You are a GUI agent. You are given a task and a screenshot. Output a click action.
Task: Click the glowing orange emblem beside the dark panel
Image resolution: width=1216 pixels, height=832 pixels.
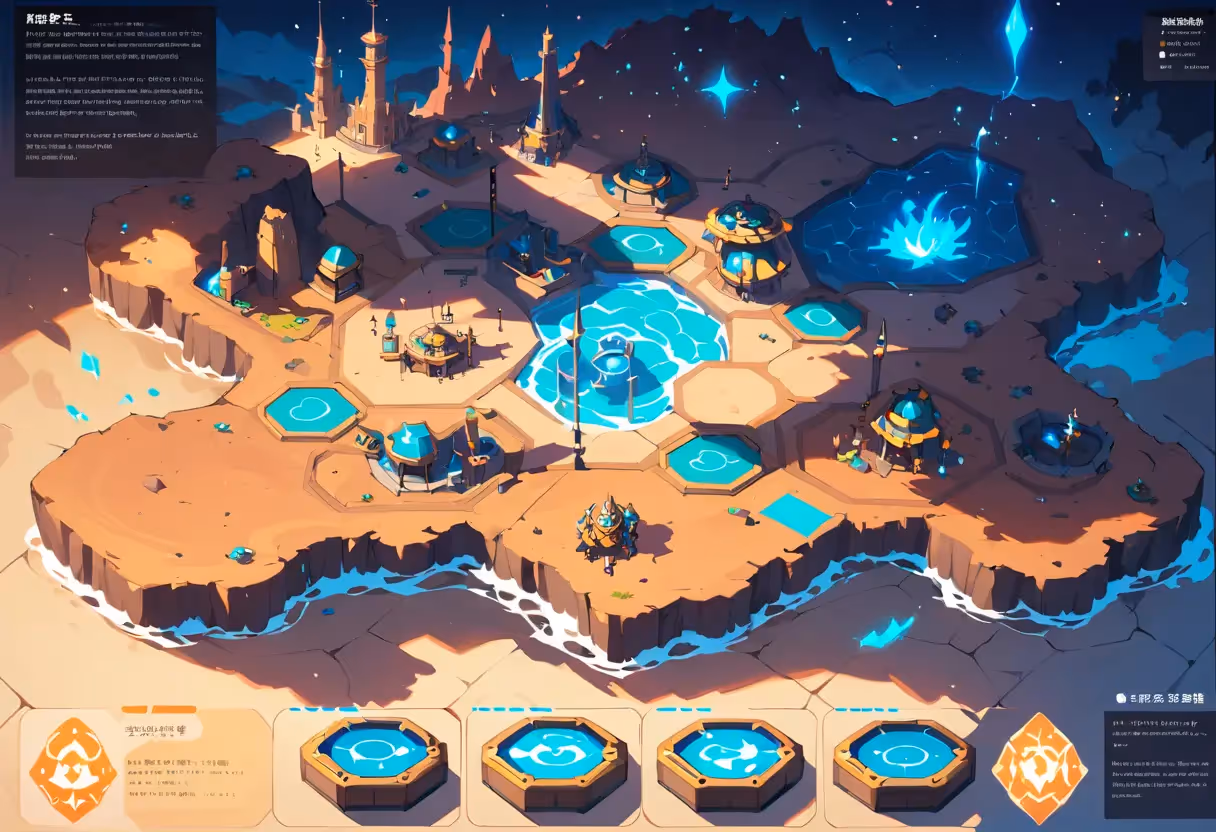[1039, 768]
